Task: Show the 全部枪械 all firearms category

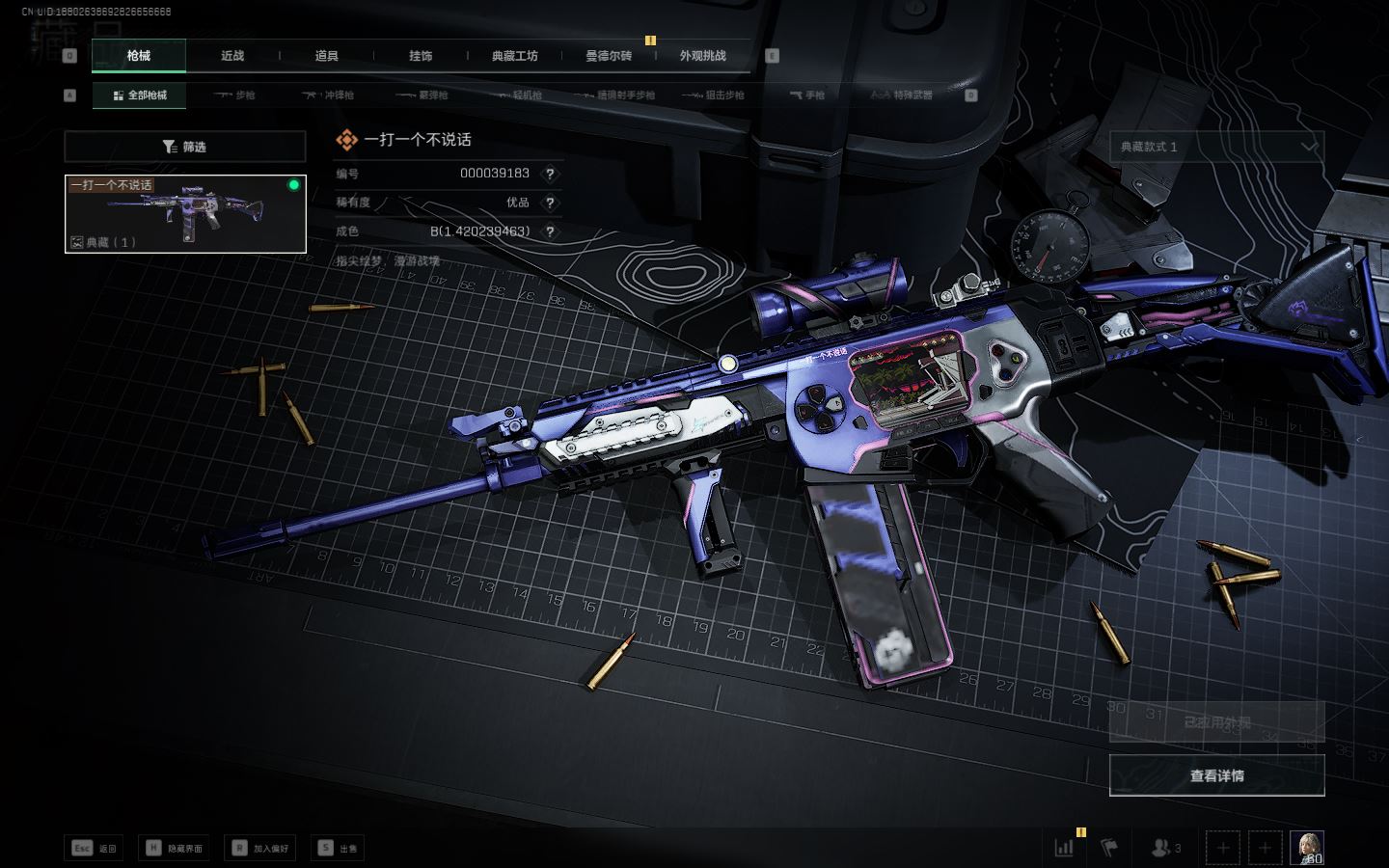Action: 140,95
